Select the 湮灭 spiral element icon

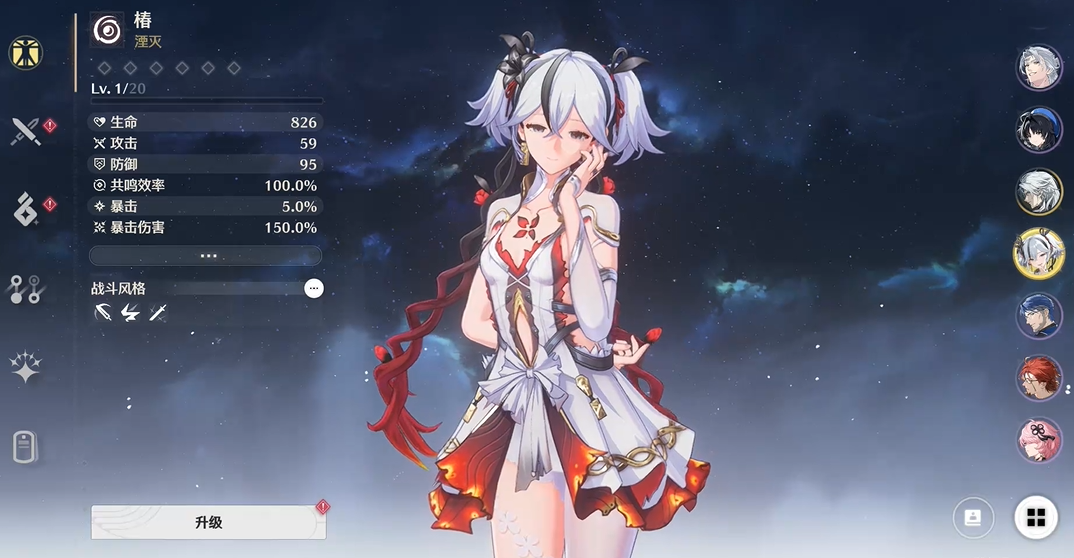click(107, 30)
